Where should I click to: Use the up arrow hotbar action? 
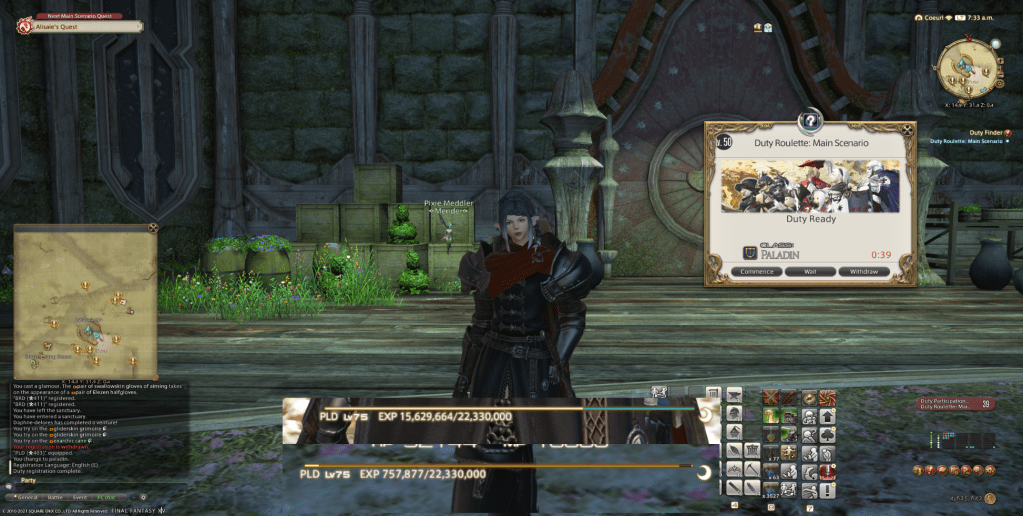[x=827, y=416]
